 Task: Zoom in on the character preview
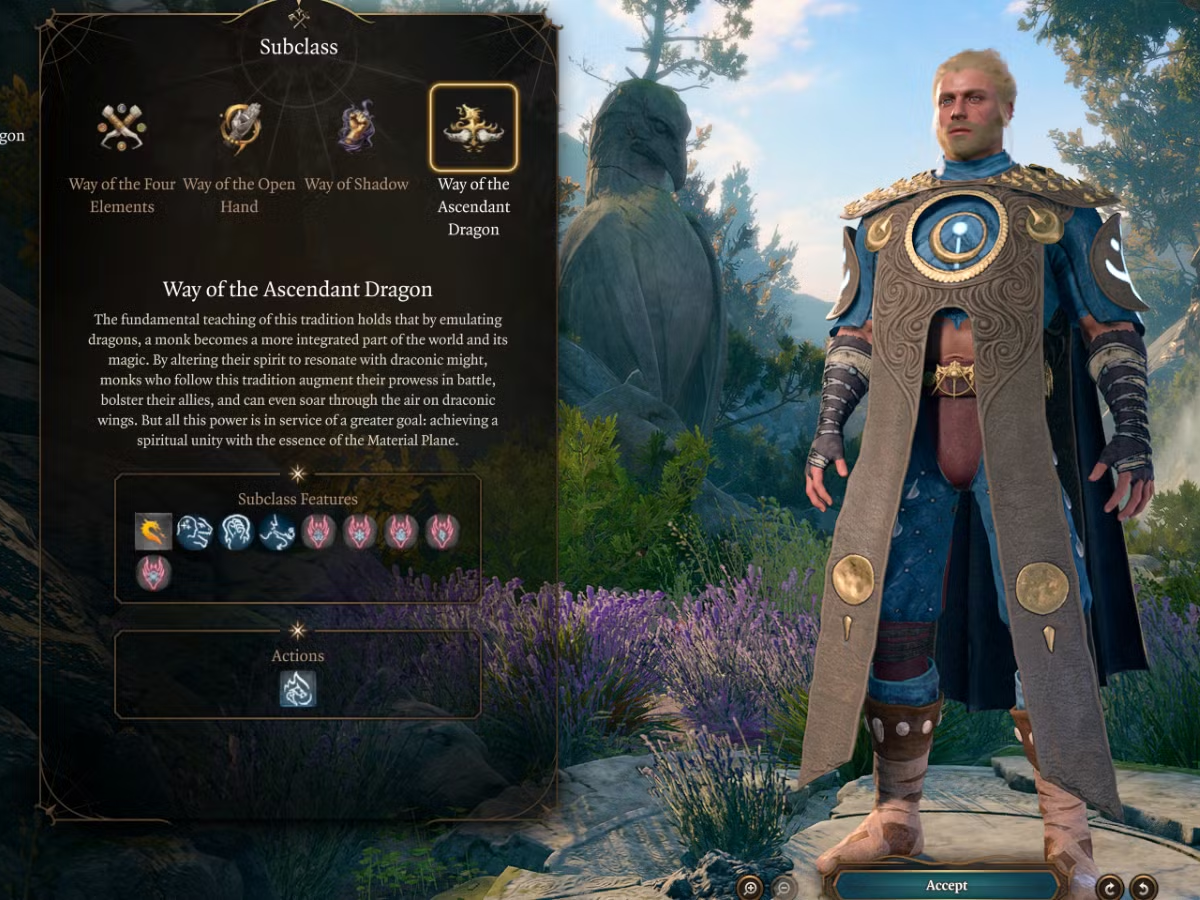click(750, 886)
